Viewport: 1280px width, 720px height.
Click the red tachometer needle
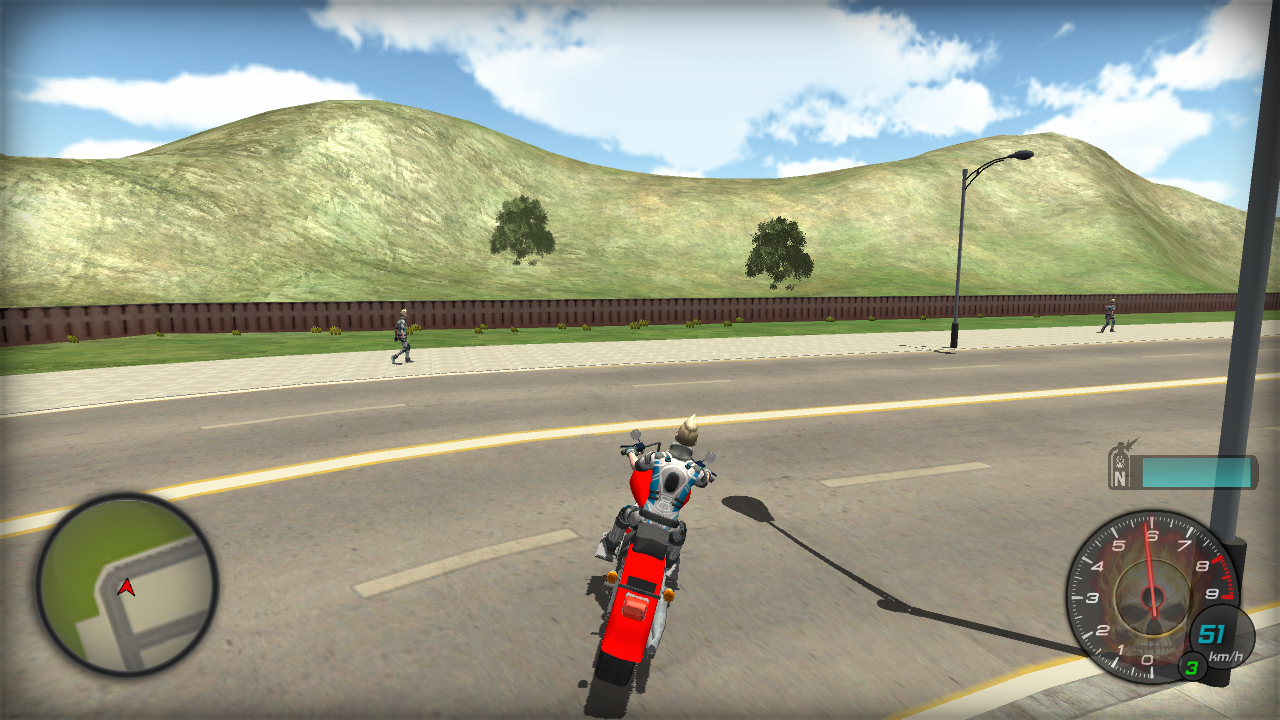1147,570
